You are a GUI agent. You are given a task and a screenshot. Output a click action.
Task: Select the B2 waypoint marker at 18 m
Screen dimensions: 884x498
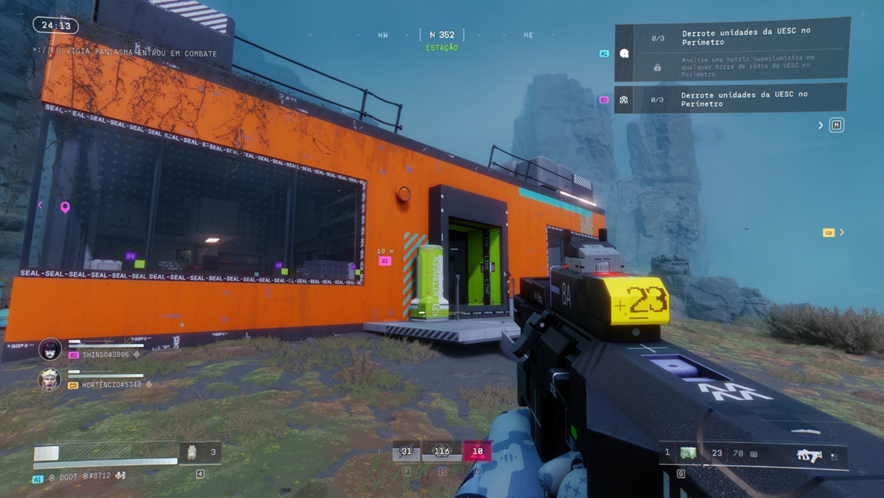tap(385, 261)
